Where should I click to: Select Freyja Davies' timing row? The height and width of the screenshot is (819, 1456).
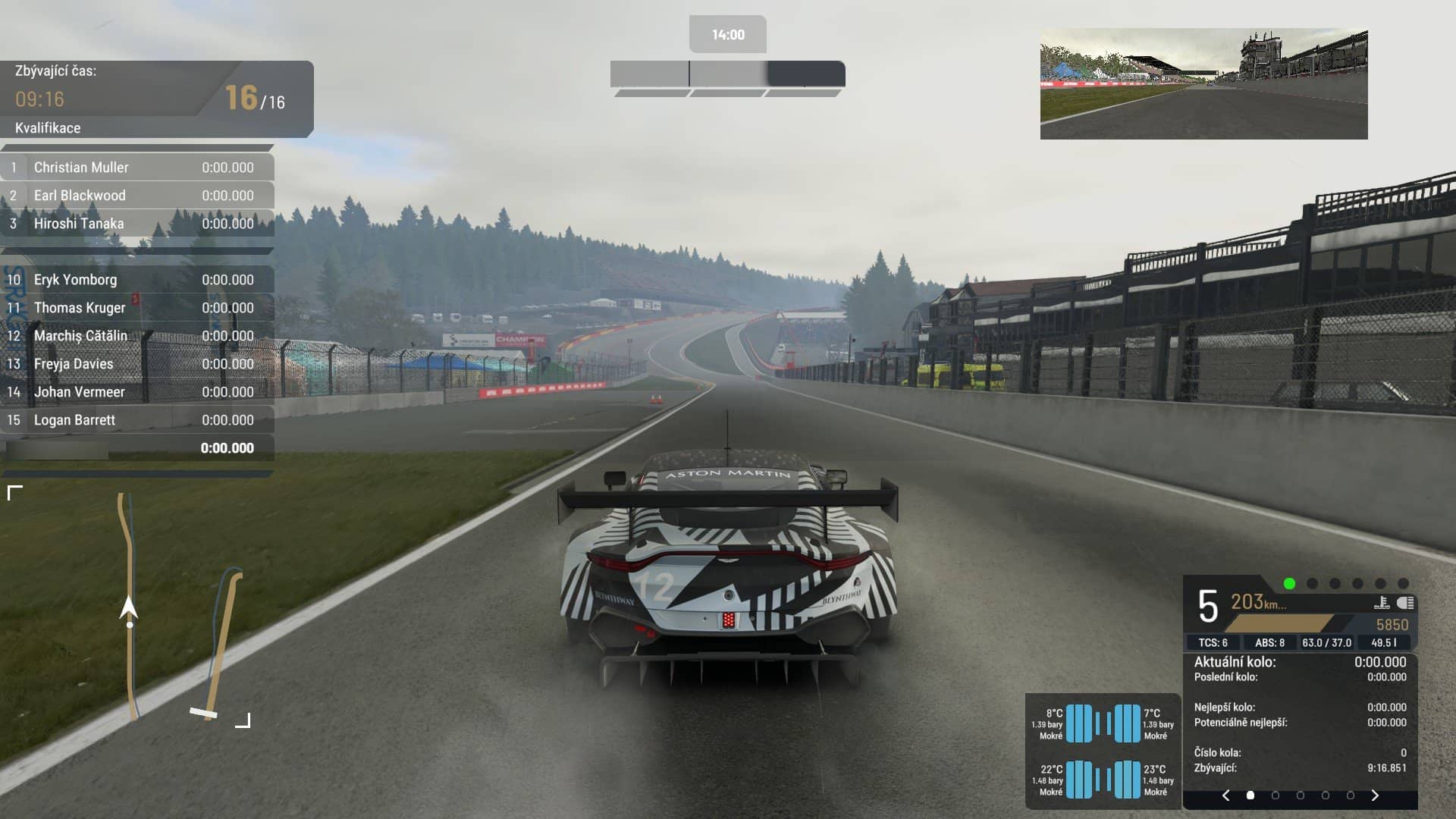tap(137, 364)
